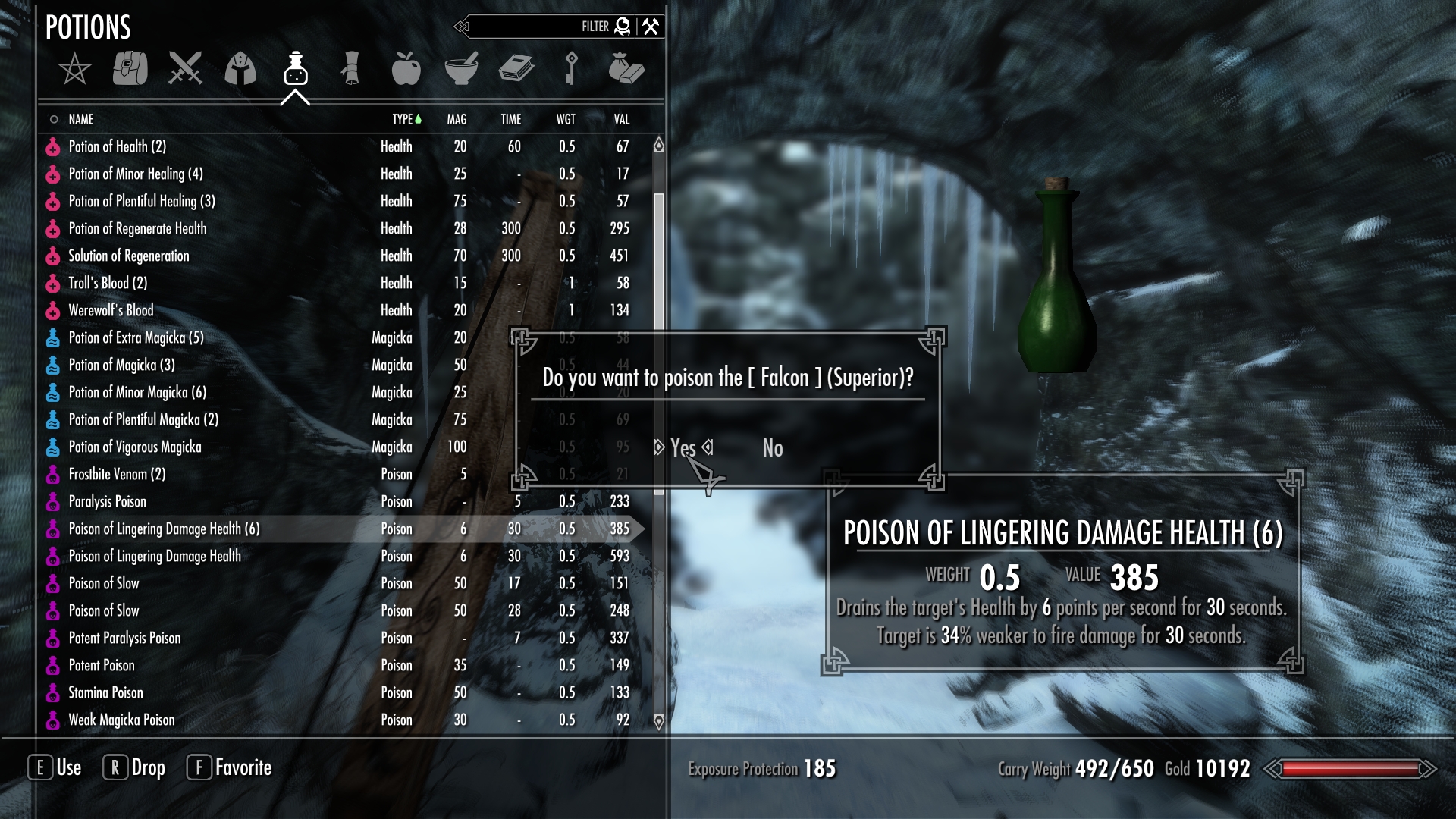Viewport: 1456px width, 819px height.
Task: Select the scrolls category tab
Action: coord(350,69)
